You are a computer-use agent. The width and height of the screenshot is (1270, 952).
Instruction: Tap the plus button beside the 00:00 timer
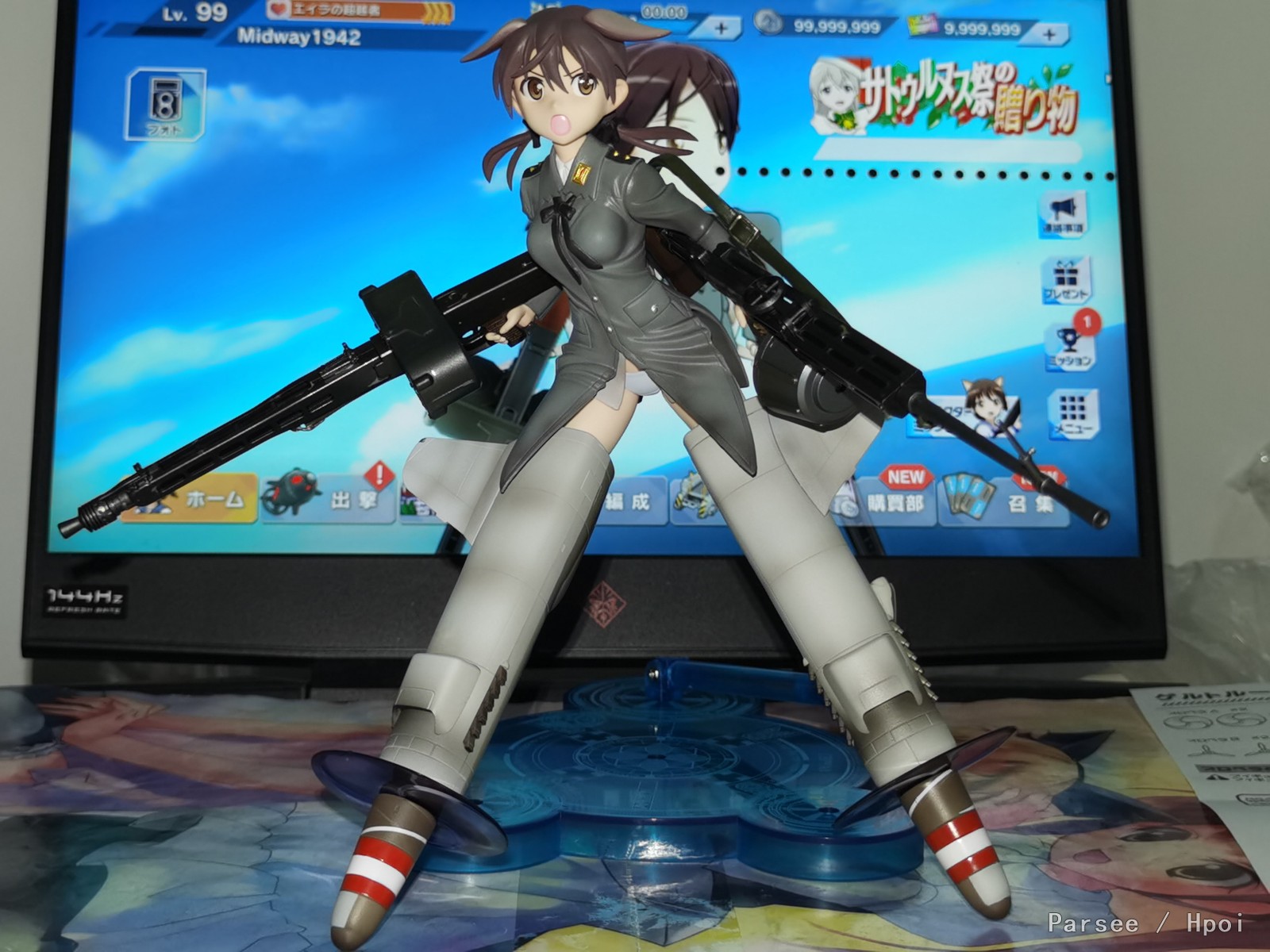point(721,29)
